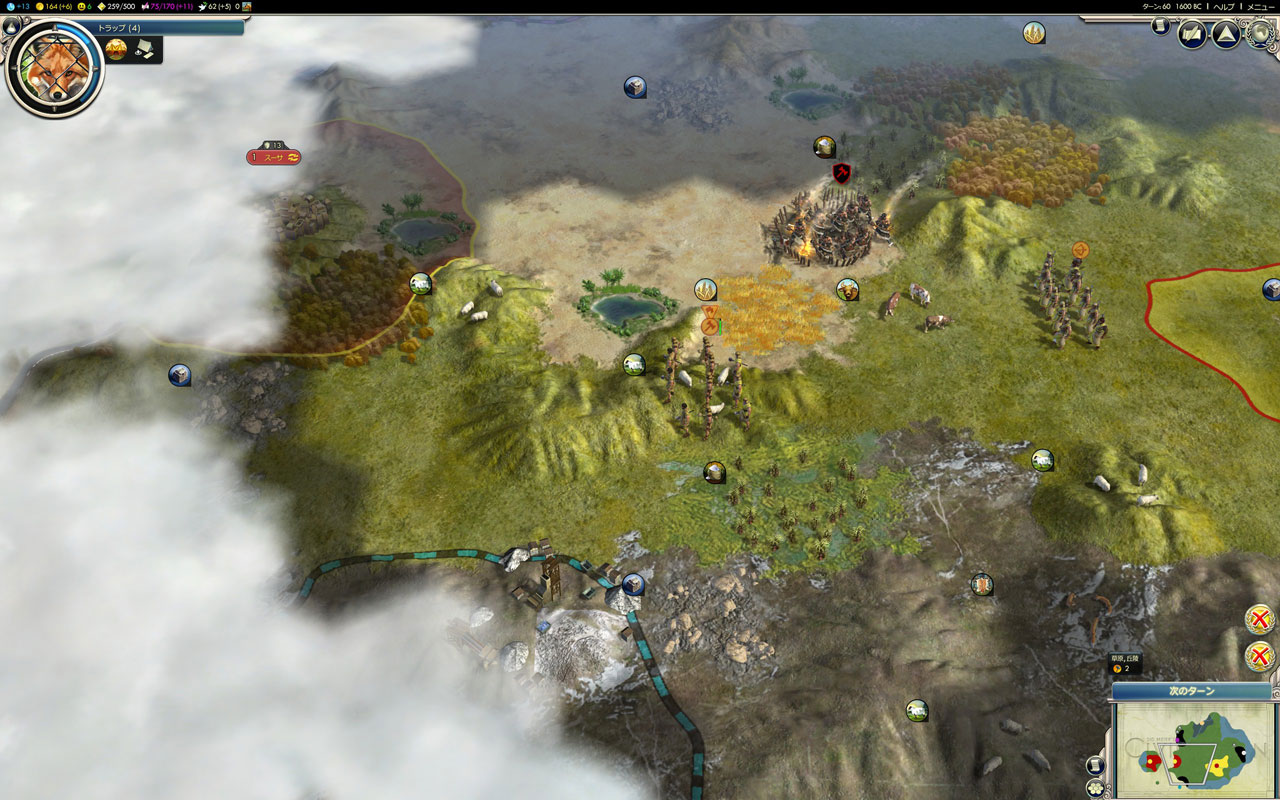Open the ヘルプ (Help) link
This screenshot has width=1280, height=800.
1223,6
